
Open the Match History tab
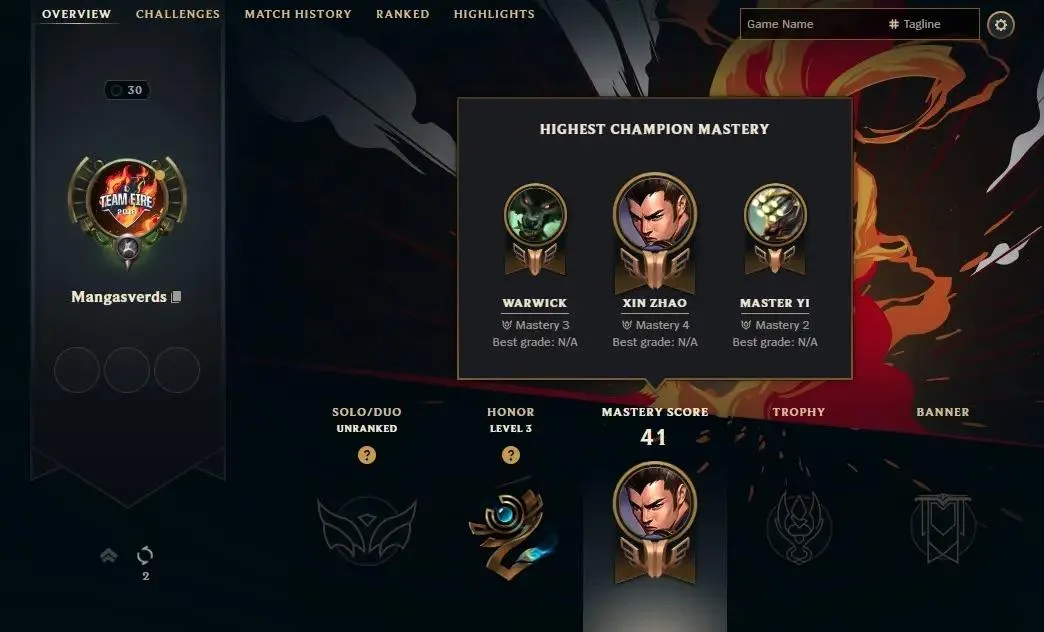click(x=298, y=14)
